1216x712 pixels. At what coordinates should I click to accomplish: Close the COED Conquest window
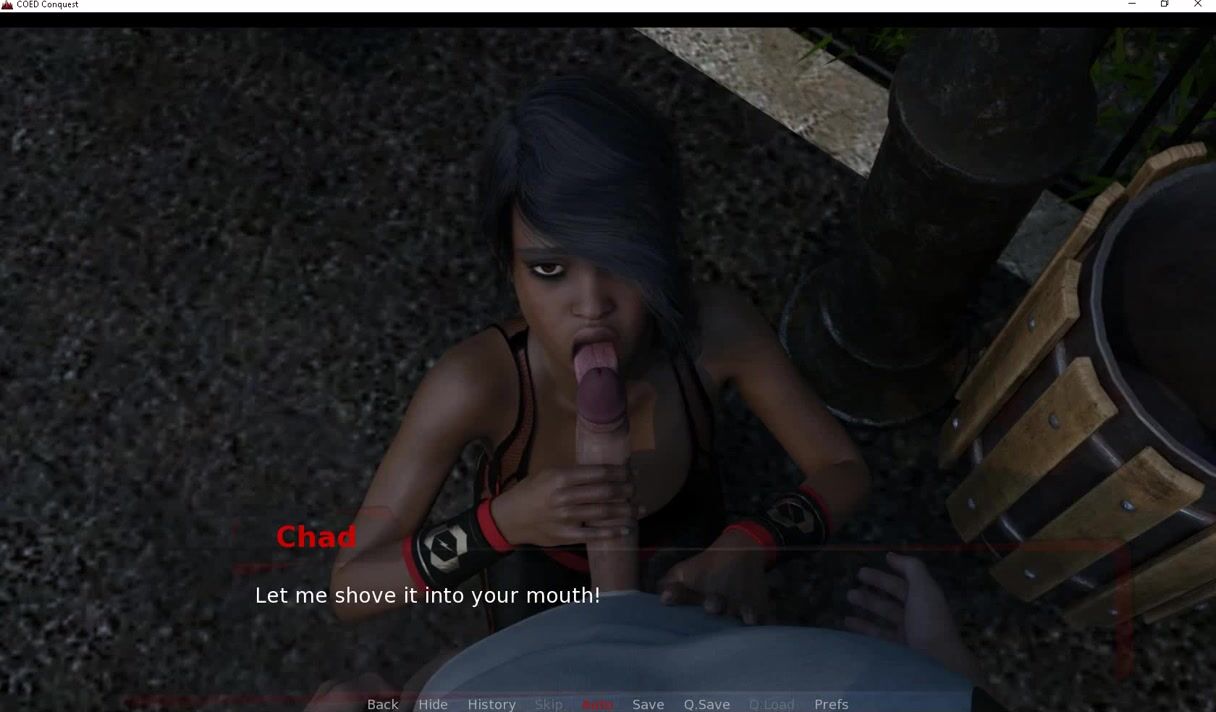1198,5
